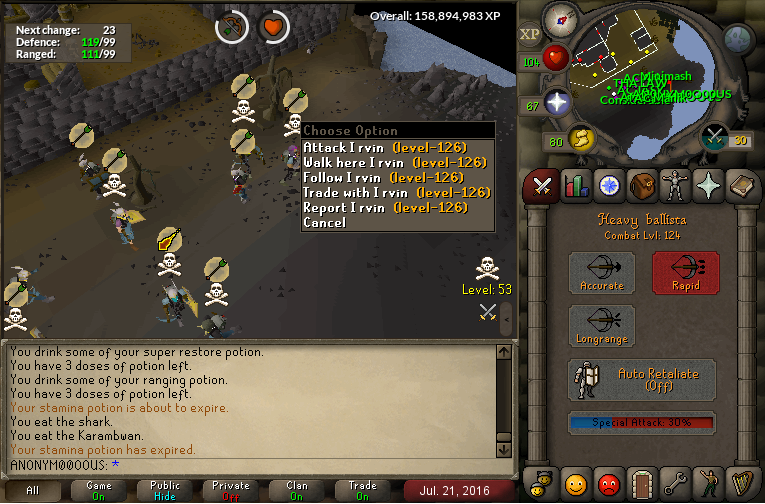Choose Trade with Irvin
Screen dimensions: 765x504
coord(397,192)
